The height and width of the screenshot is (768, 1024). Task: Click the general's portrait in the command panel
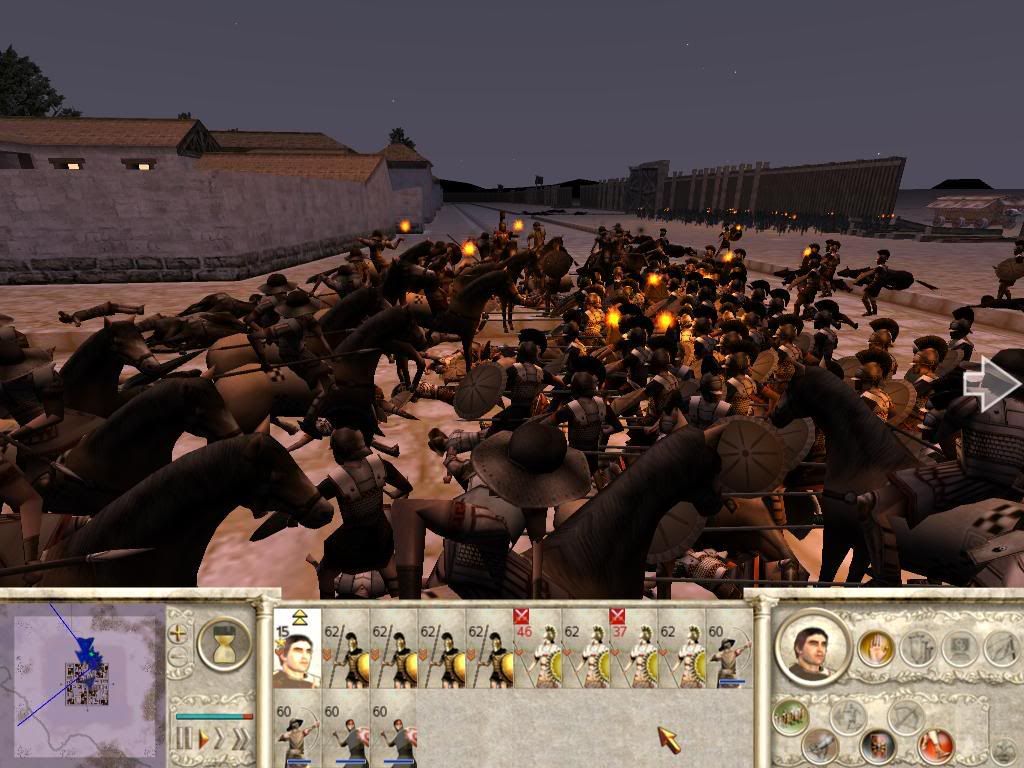pos(812,645)
